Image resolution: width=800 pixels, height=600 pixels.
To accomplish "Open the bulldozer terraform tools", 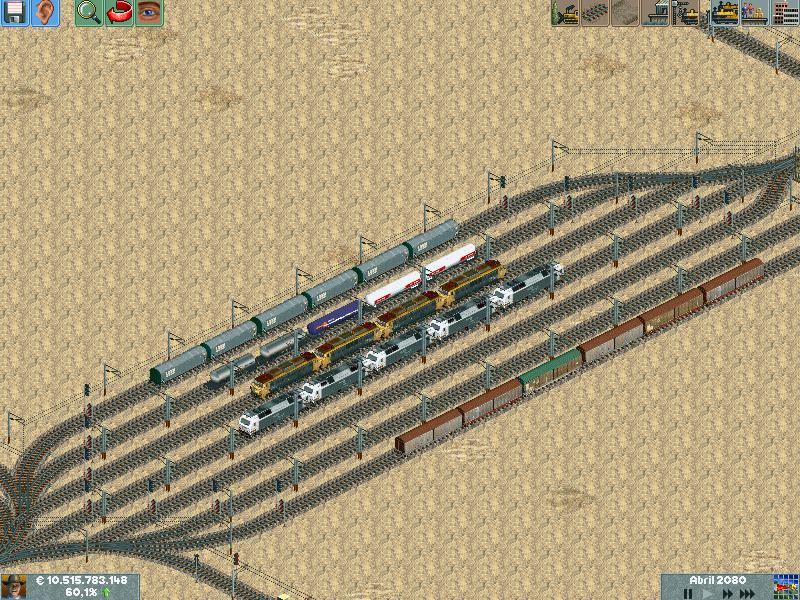I will [566, 13].
